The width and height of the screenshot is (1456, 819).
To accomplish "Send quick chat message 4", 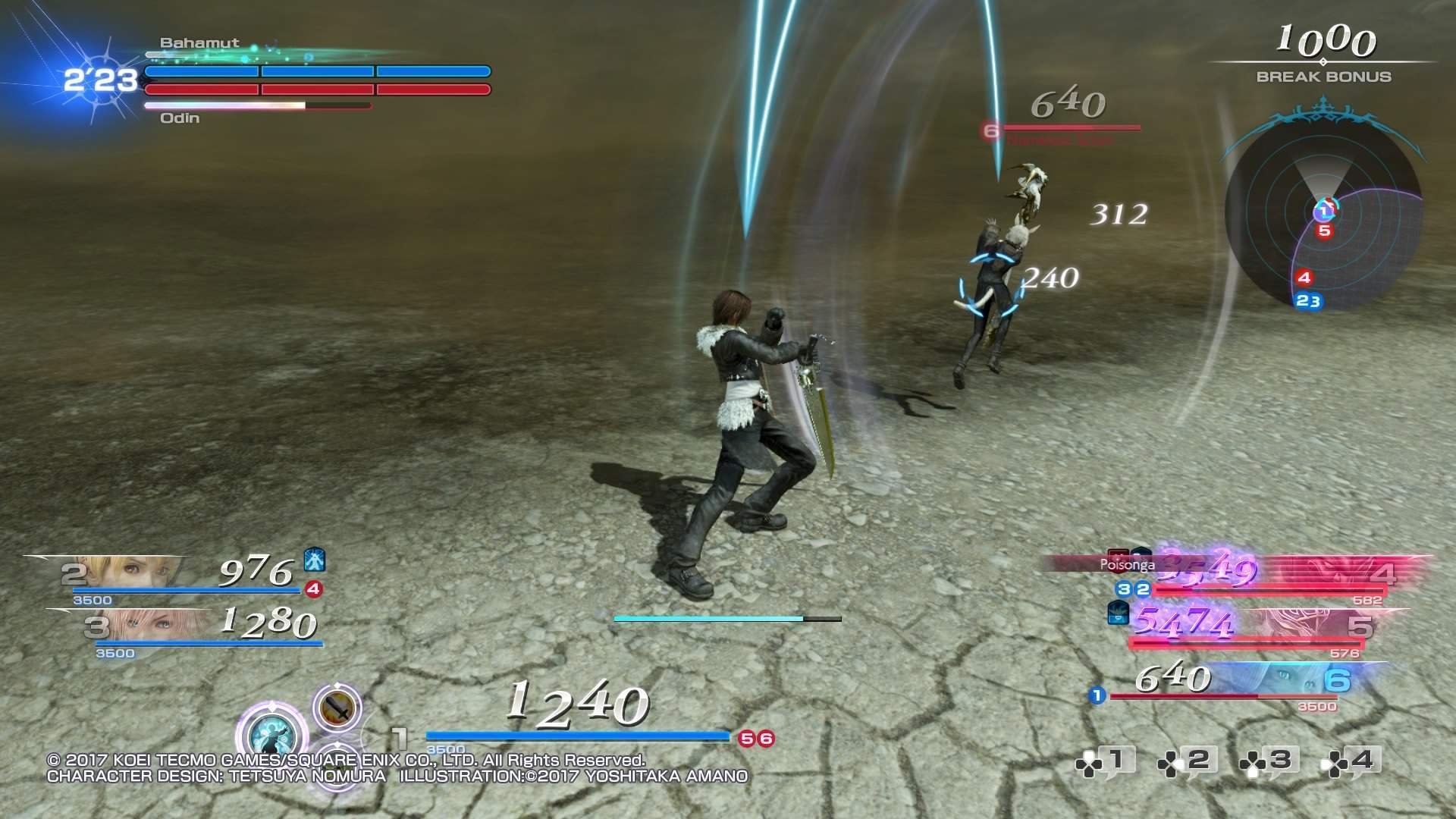I will pos(1351,761).
